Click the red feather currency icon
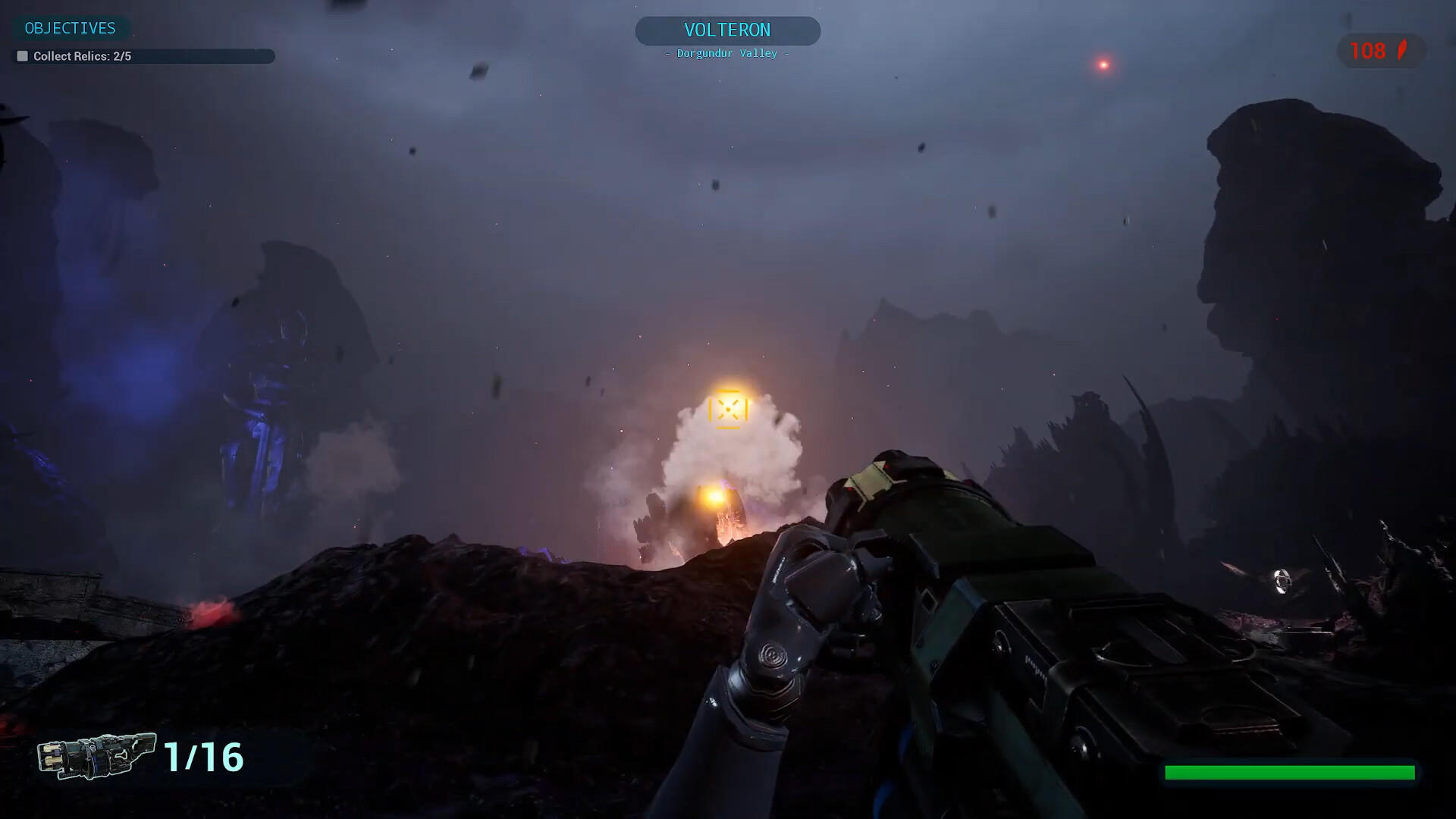This screenshot has width=1456, height=819. coord(1402,51)
